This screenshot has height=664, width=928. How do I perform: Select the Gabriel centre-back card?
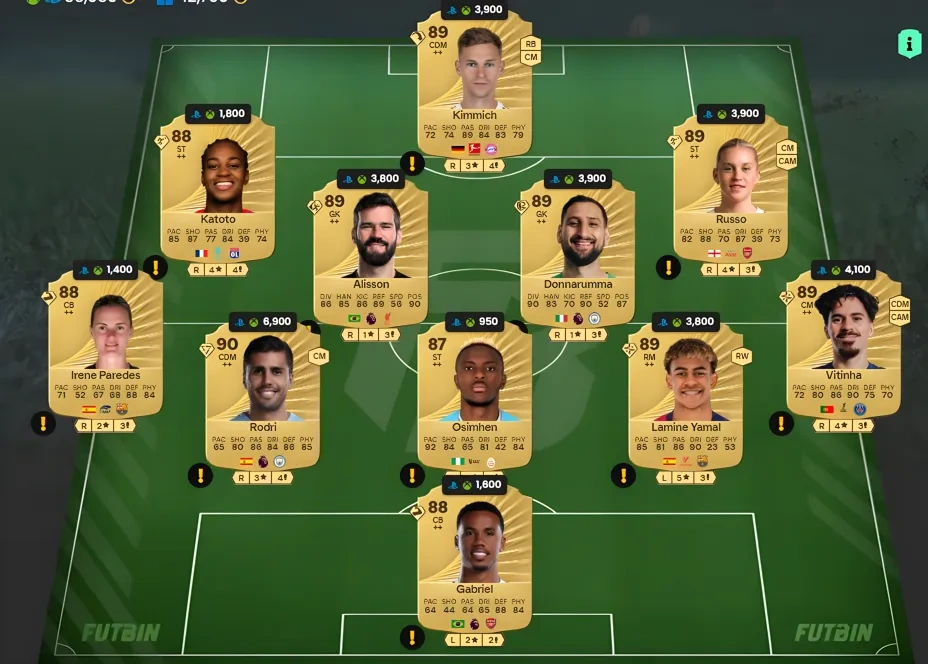click(475, 555)
